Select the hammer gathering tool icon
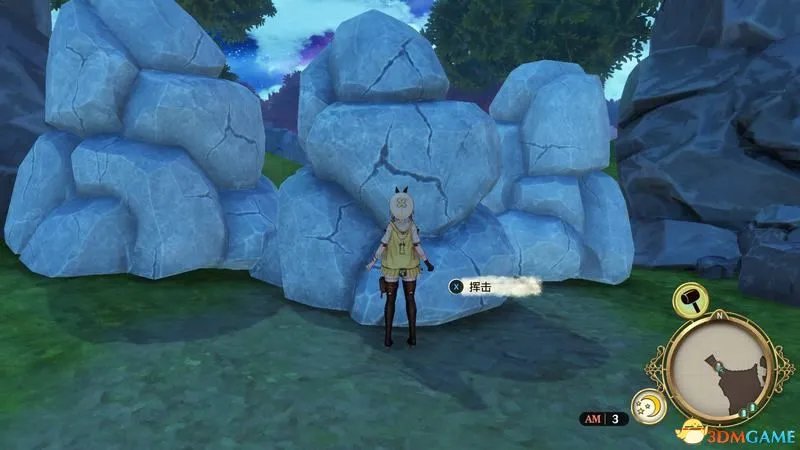800x450 pixels. pos(691,298)
